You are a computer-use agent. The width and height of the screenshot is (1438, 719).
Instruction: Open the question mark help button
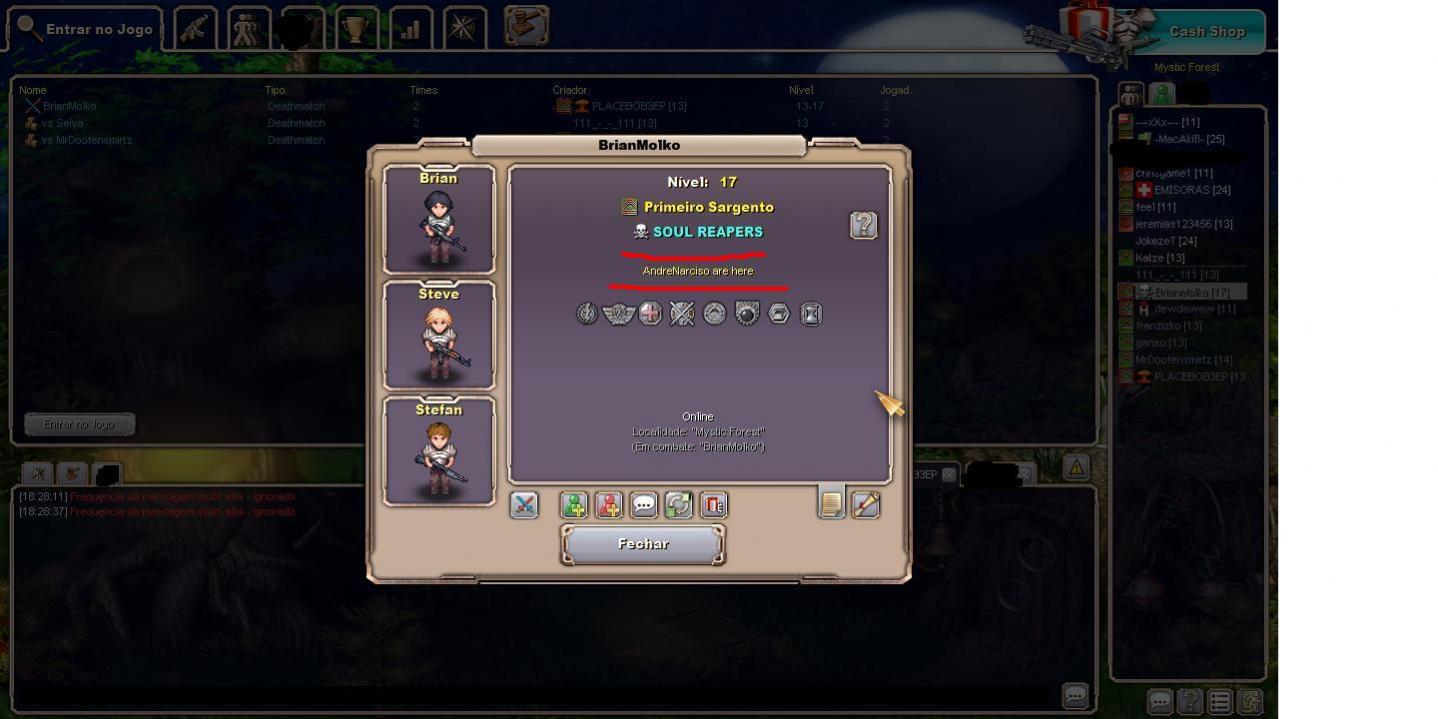[863, 225]
